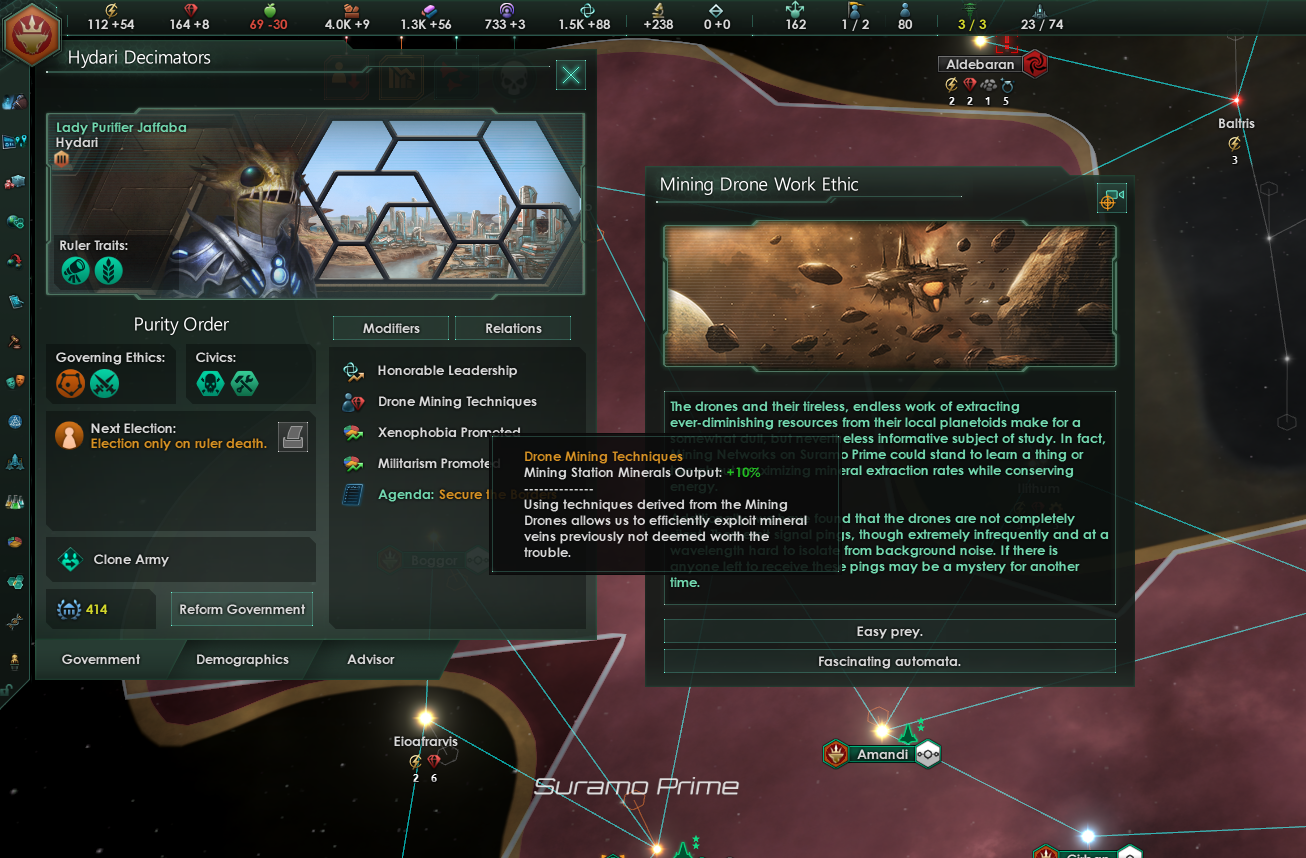Toggle the Militarism Promoted modifier

click(x=437, y=463)
